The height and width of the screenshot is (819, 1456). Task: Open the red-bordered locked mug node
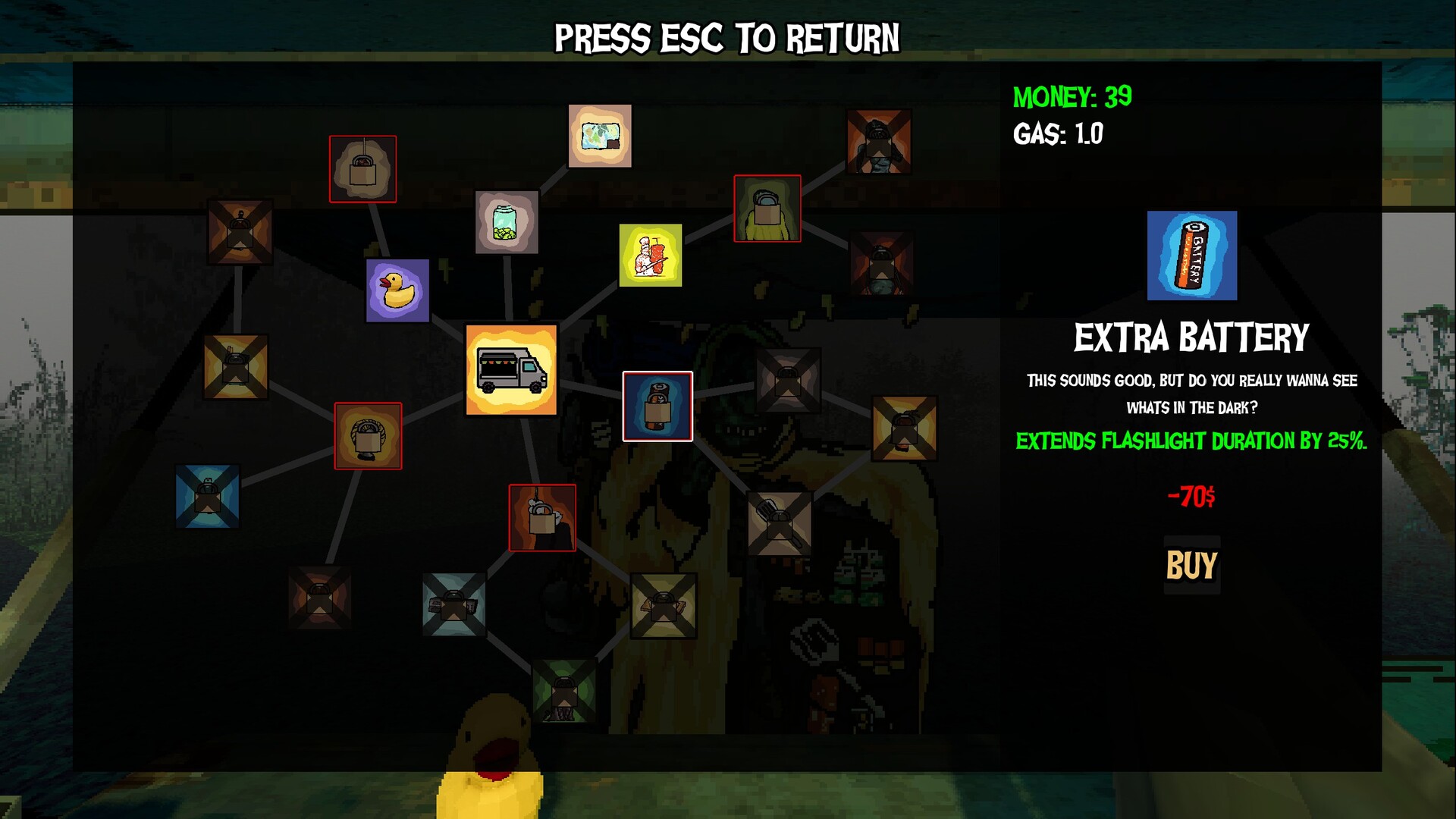pos(542,519)
